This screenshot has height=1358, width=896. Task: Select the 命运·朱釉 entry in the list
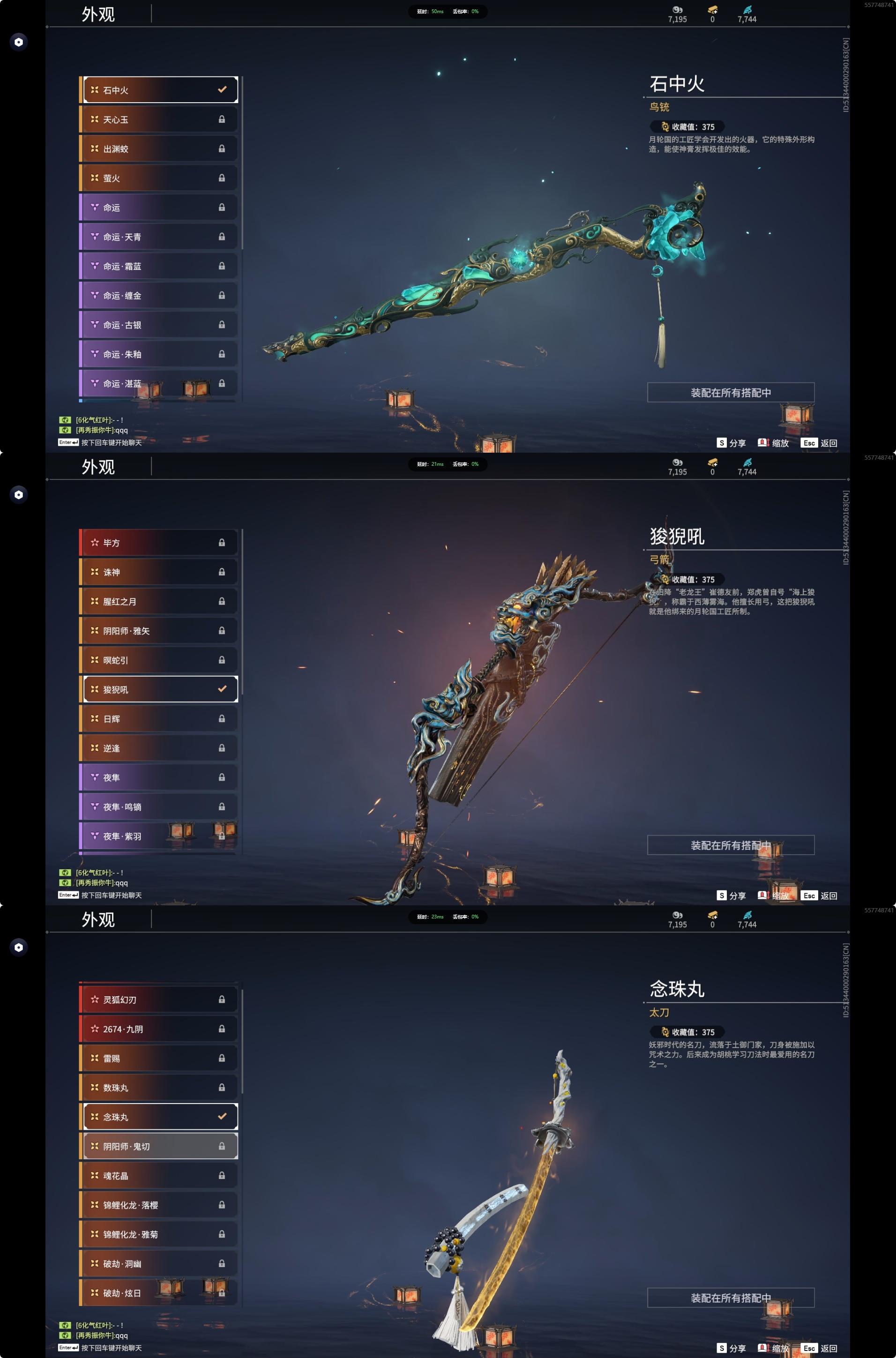160,354
